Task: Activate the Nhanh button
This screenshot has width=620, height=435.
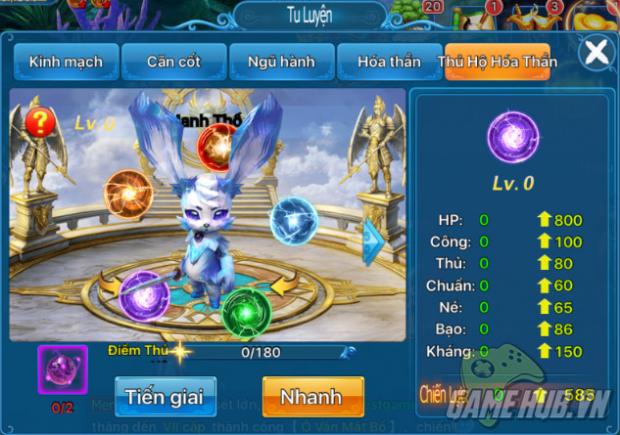Action: point(311,396)
